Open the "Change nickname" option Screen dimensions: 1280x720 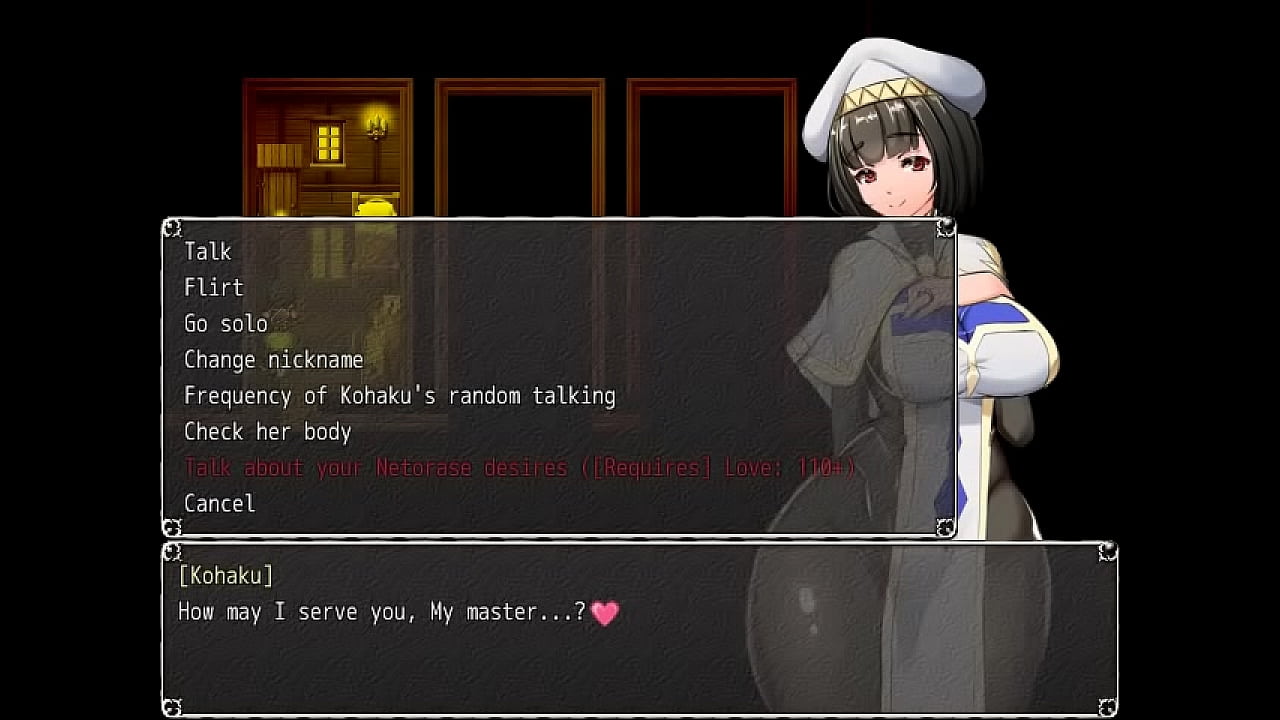273,359
